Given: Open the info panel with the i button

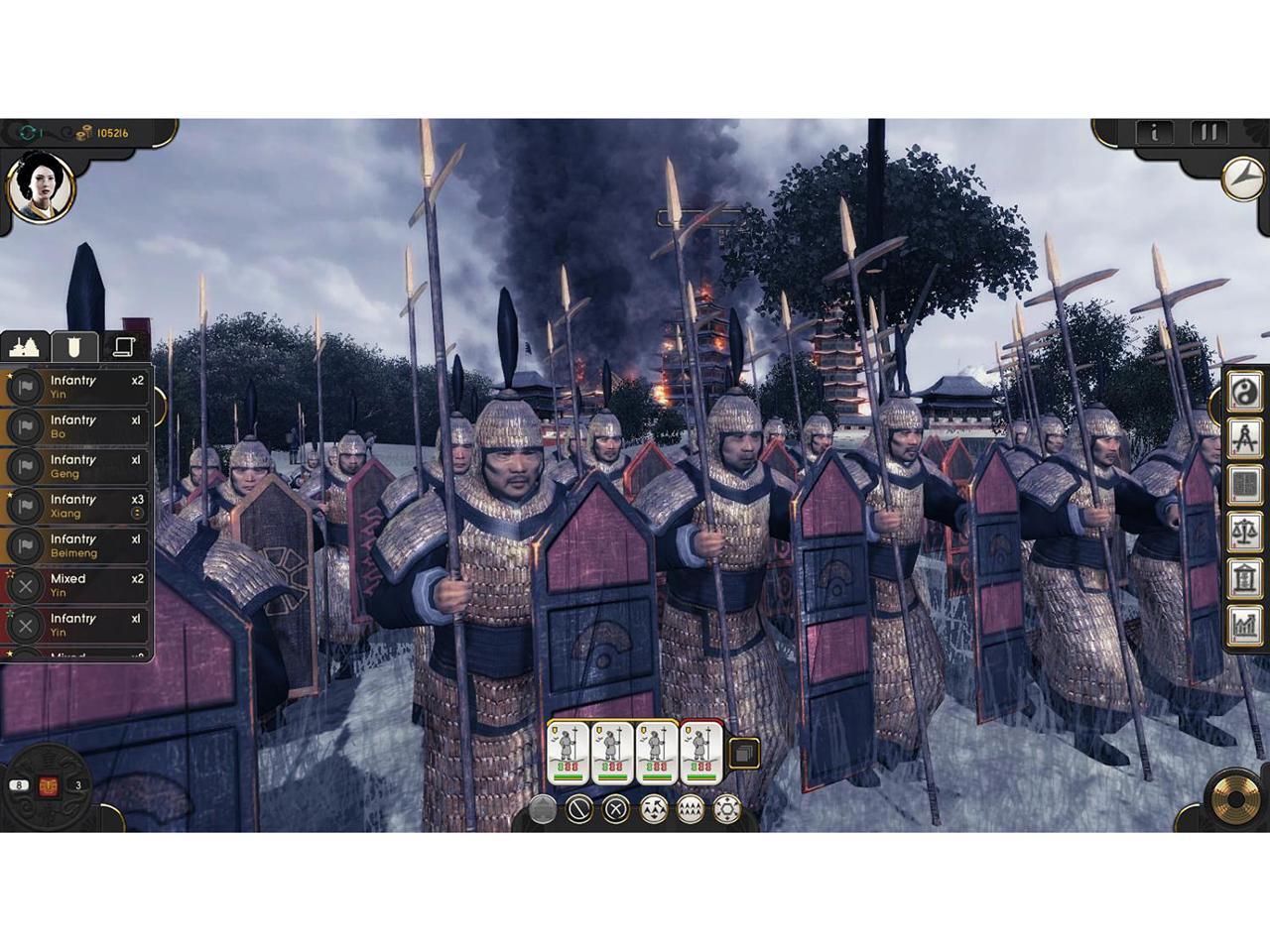Looking at the screenshot, I should [x=1154, y=133].
